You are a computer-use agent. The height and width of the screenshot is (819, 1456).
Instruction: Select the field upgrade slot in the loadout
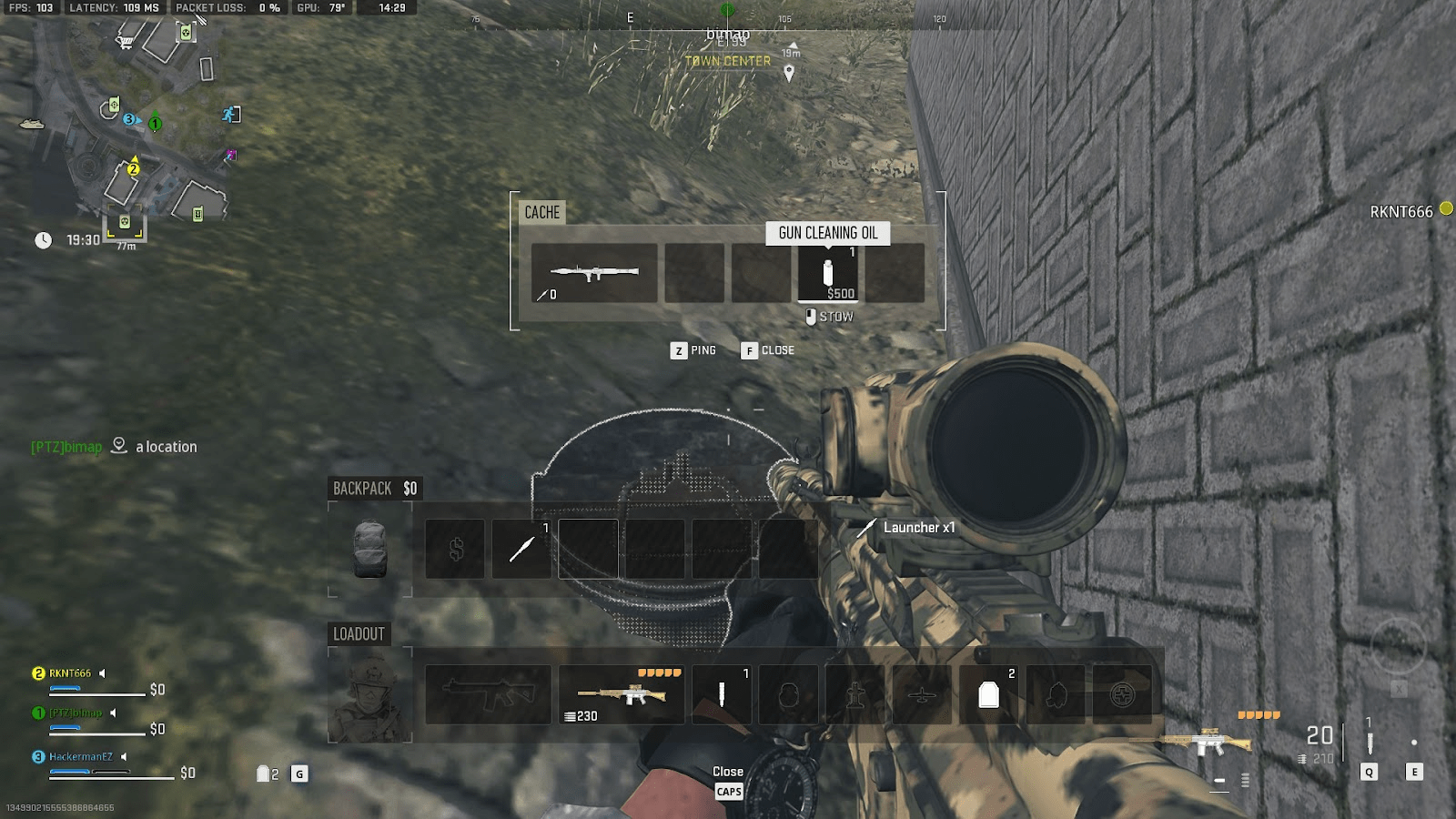coord(1123,693)
